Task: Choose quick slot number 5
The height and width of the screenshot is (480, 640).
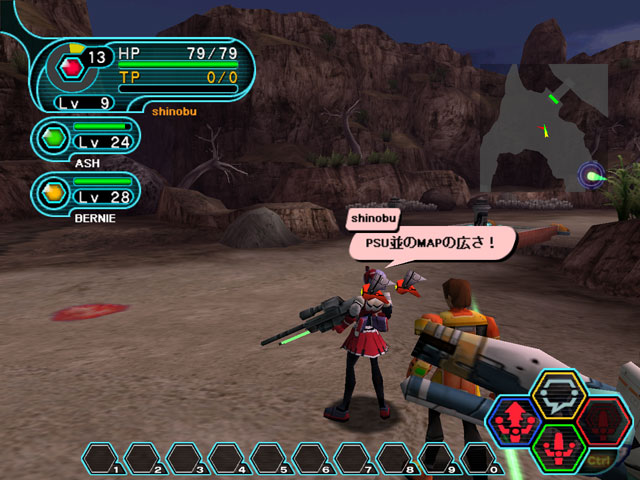Action: (x=270, y=458)
